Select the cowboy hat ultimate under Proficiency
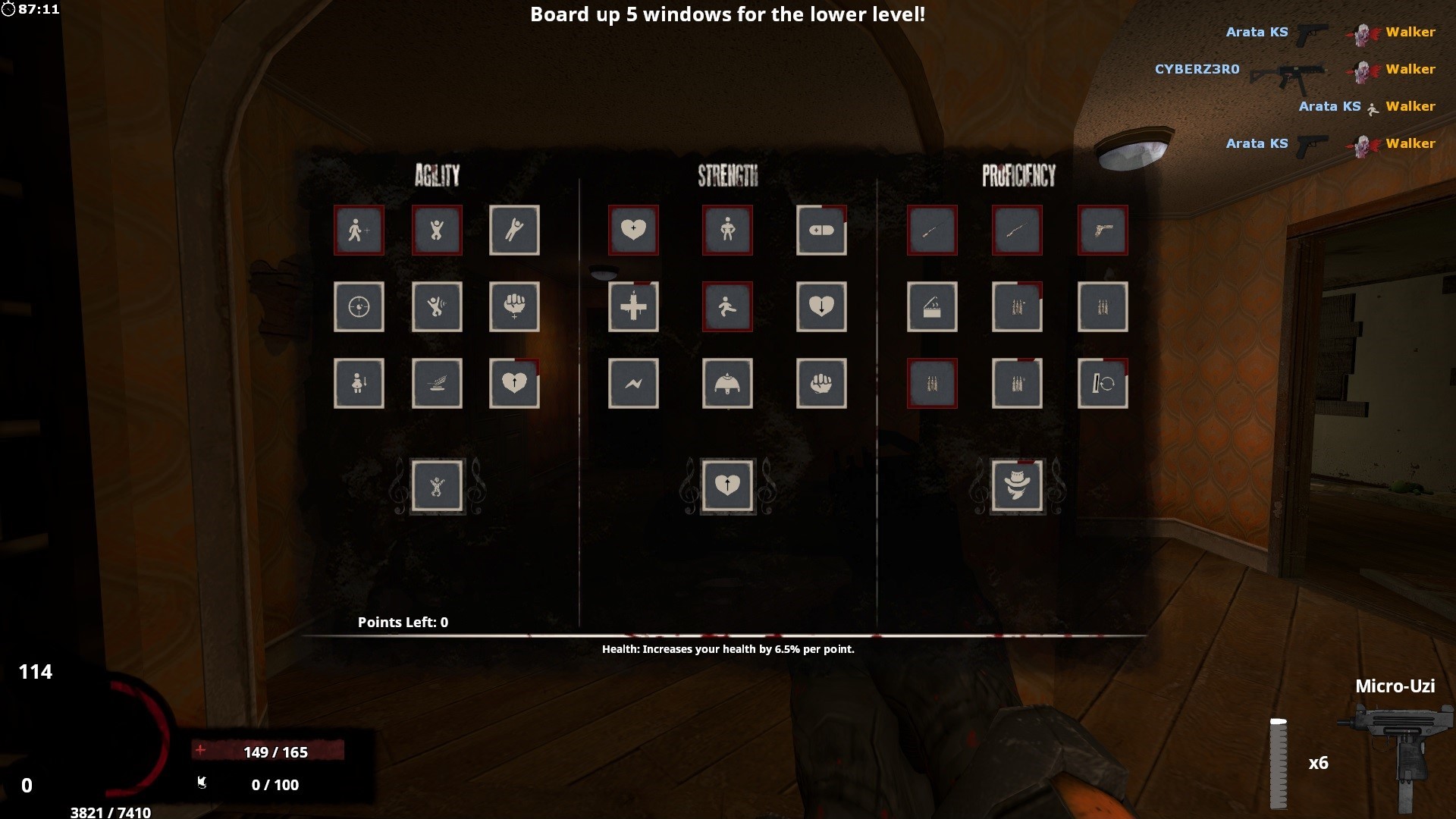This screenshot has width=1456, height=819. point(1017,486)
